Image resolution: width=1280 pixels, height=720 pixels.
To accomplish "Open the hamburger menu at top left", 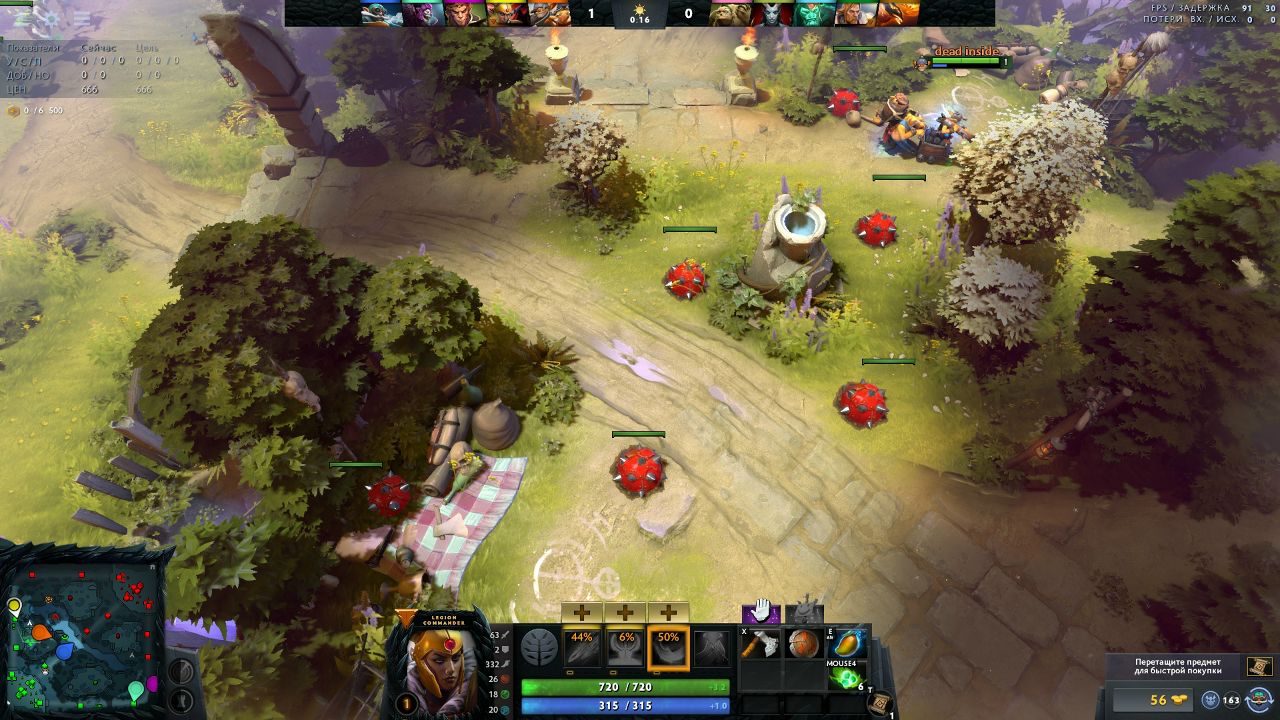I will coord(82,18).
